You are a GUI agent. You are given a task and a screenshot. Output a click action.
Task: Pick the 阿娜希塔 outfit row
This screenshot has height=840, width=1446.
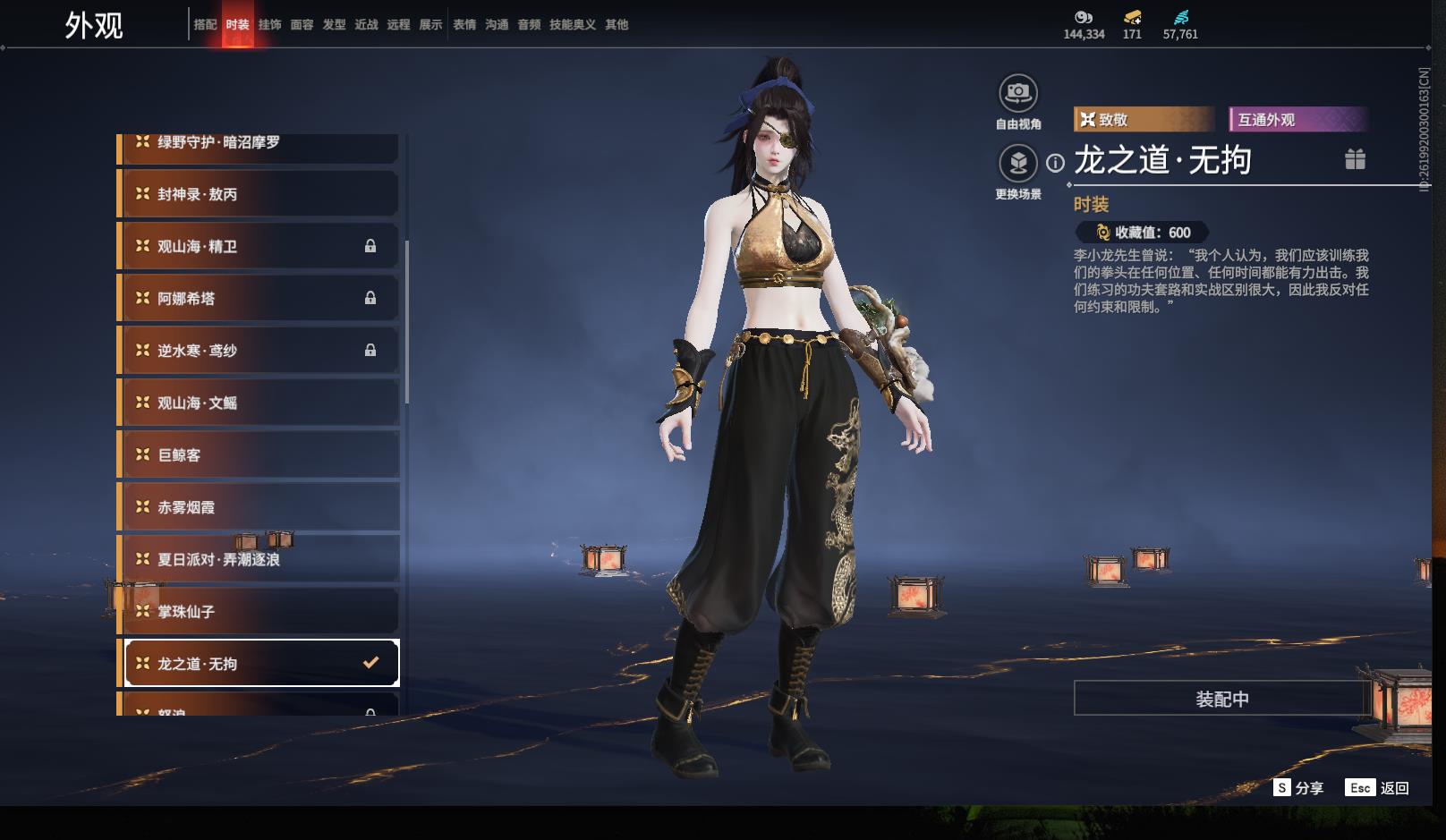[259, 298]
